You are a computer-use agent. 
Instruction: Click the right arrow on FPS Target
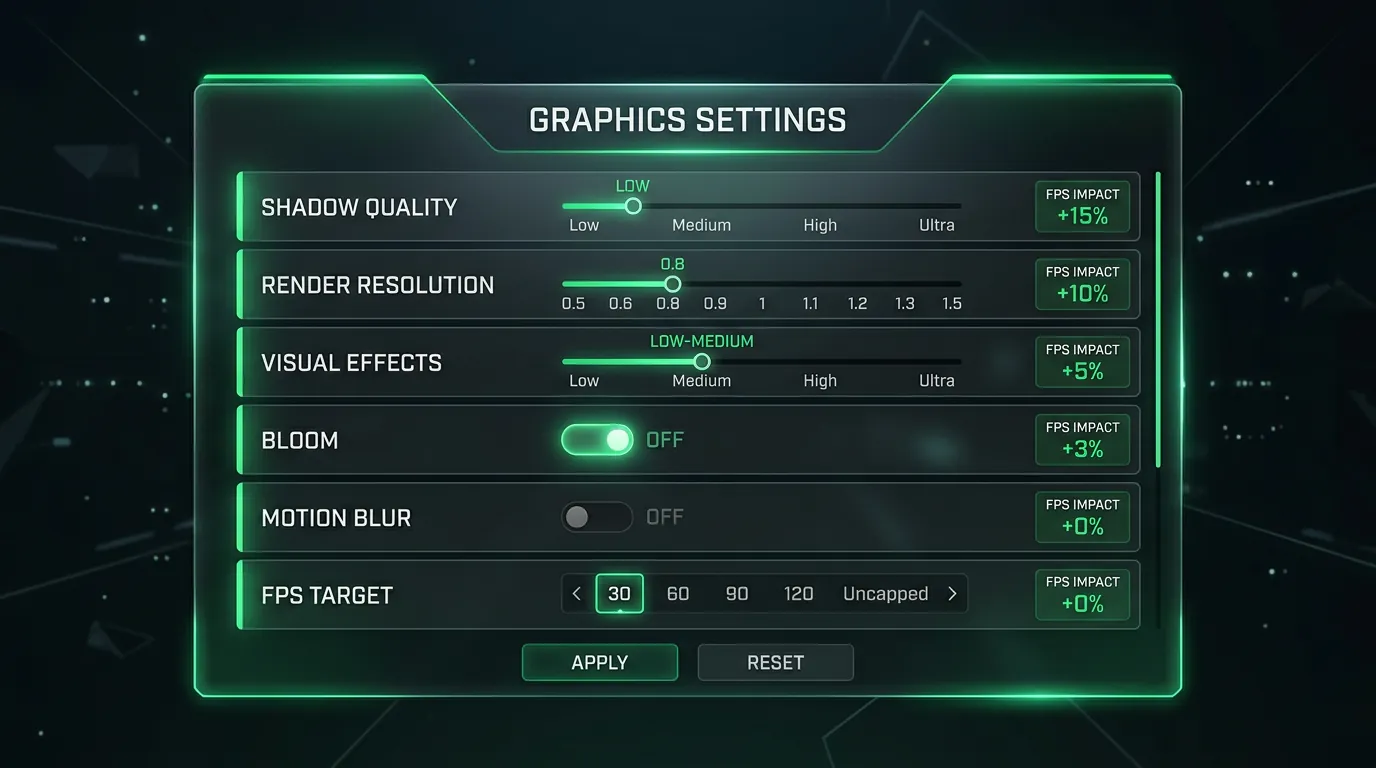(952, 593)
